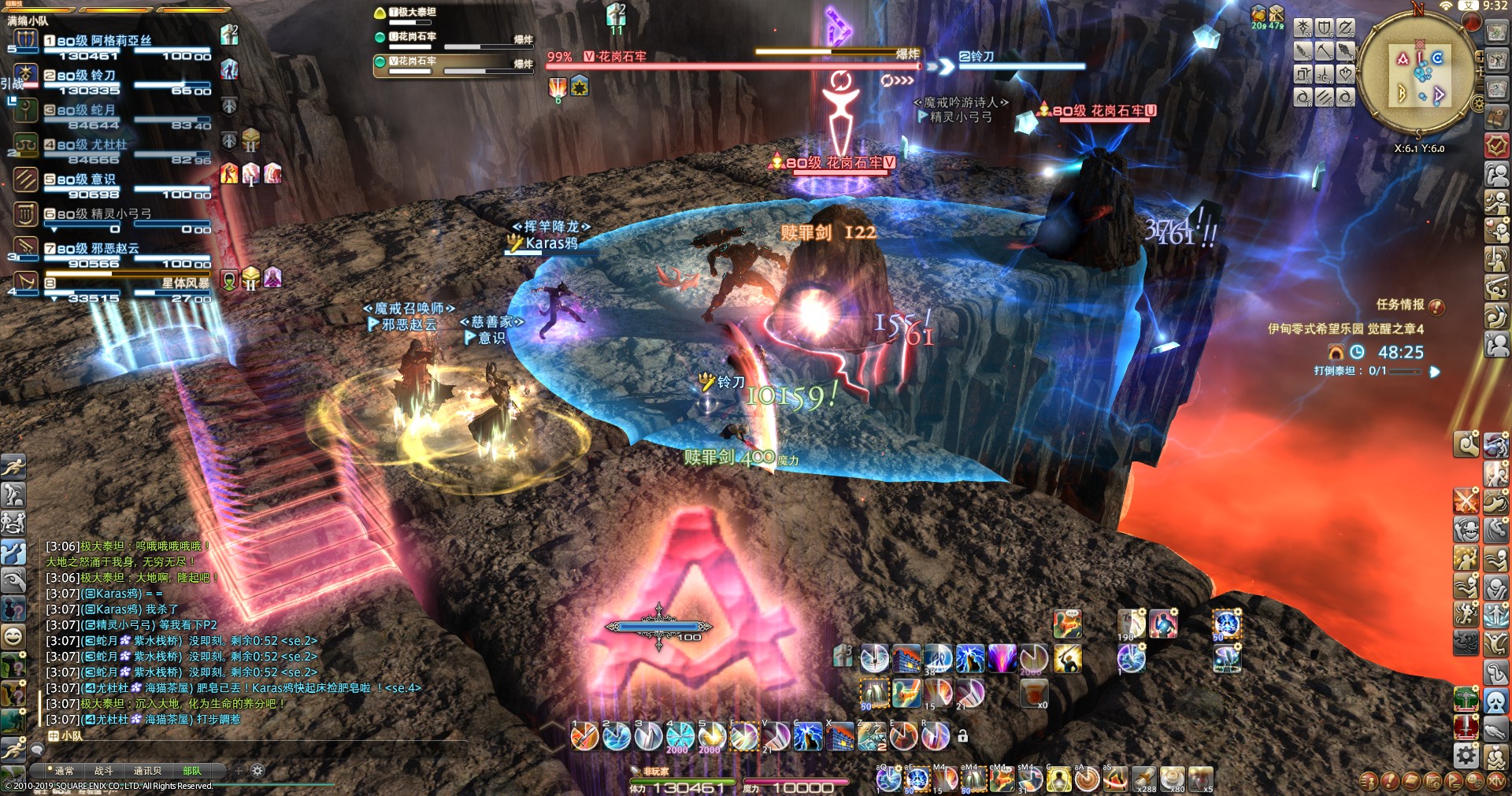Toggle the hotbar padlock
This screenshot has height=796, width=1512.
coord(962,736)
